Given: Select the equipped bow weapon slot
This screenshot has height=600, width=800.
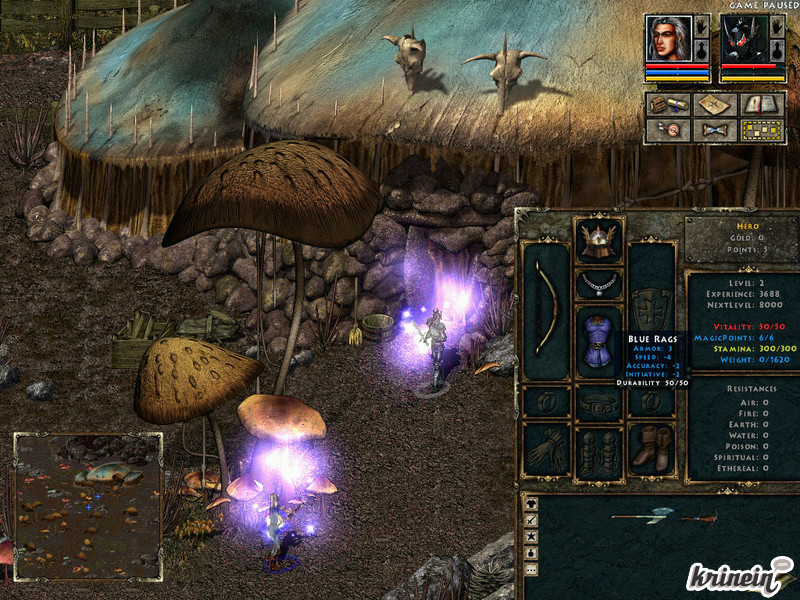Looking at the screenshot, I should 546,310.
